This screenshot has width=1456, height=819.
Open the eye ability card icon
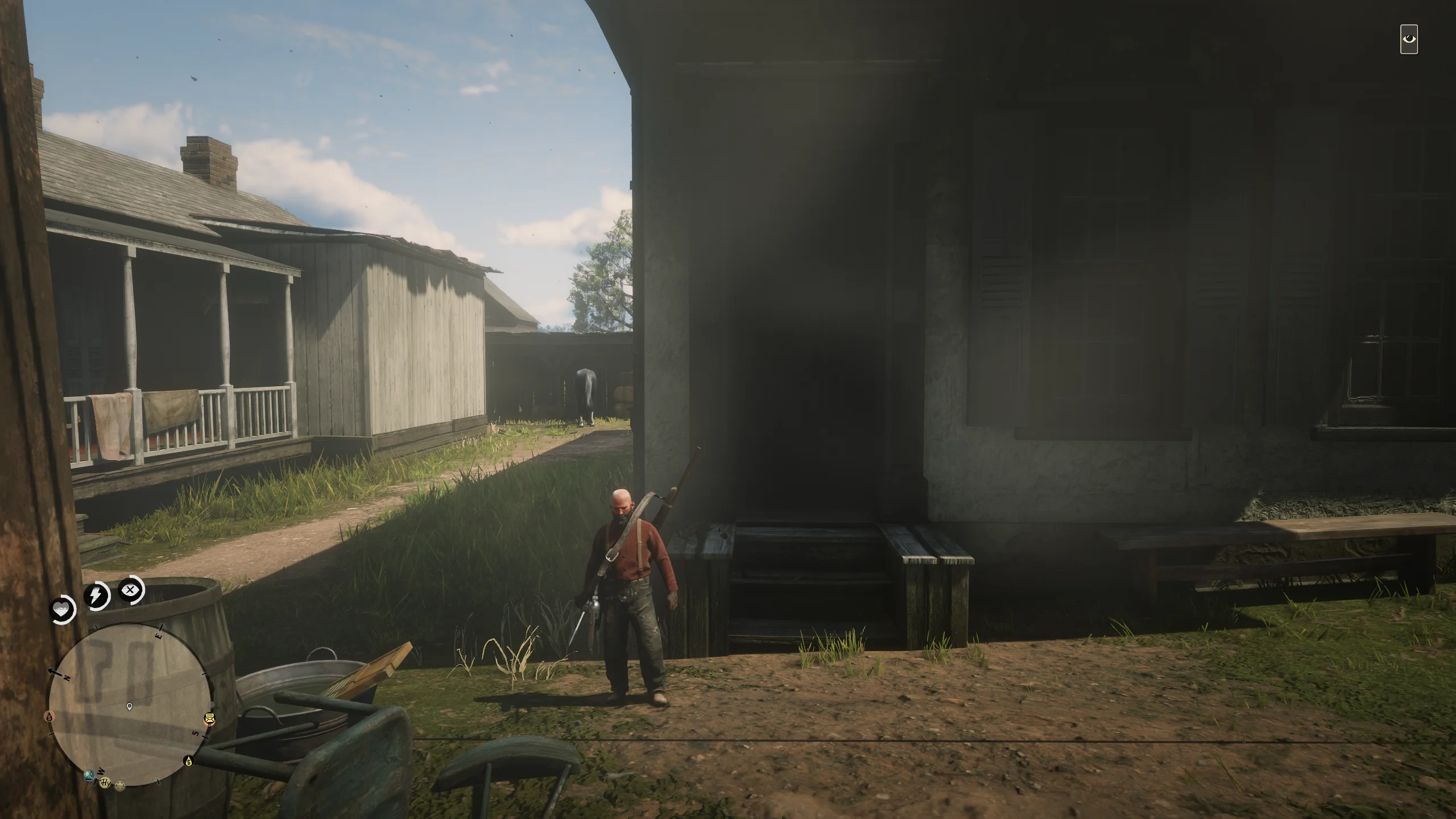[x=1409, y=39]
